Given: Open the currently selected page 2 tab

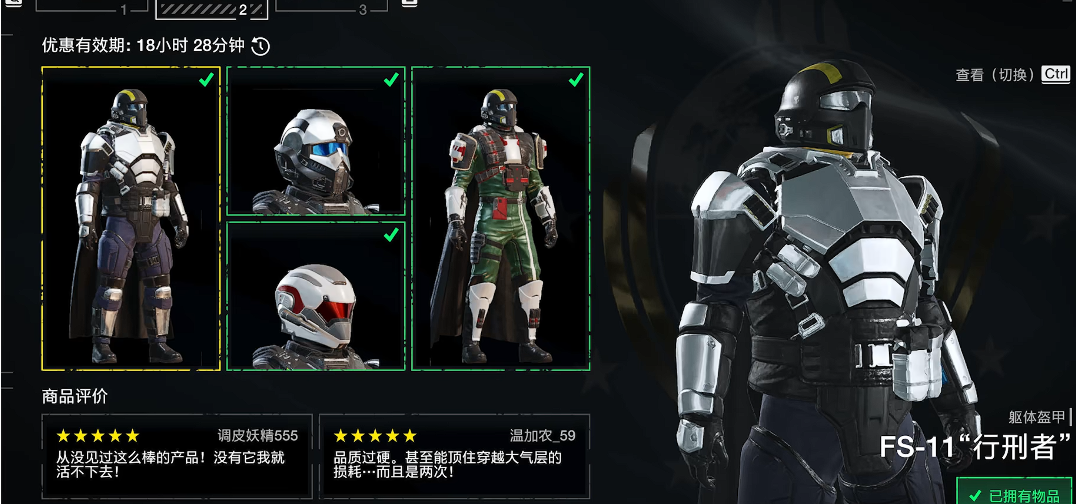Looking at the screenshot, I should [212, 8].
